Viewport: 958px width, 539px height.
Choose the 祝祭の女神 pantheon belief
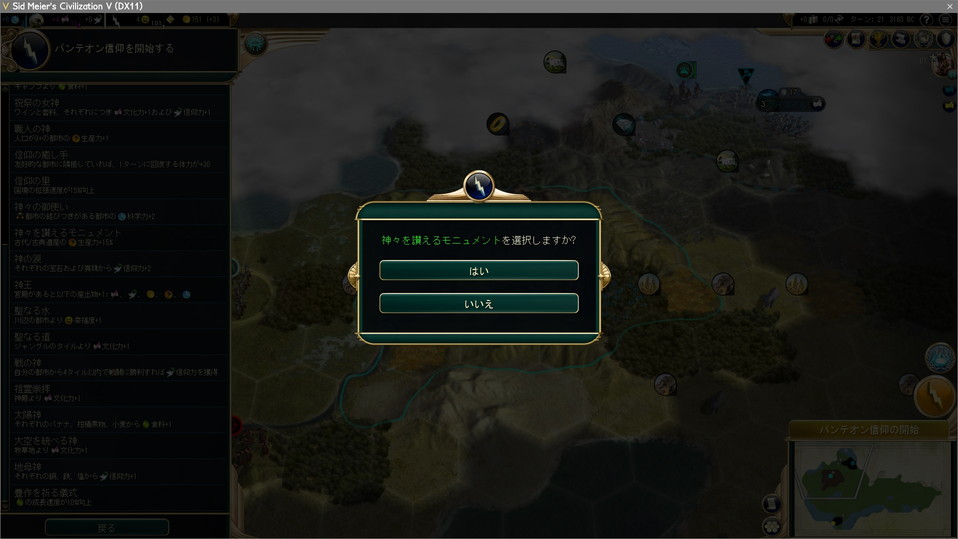pyautogui.click(x=117, y=108)
